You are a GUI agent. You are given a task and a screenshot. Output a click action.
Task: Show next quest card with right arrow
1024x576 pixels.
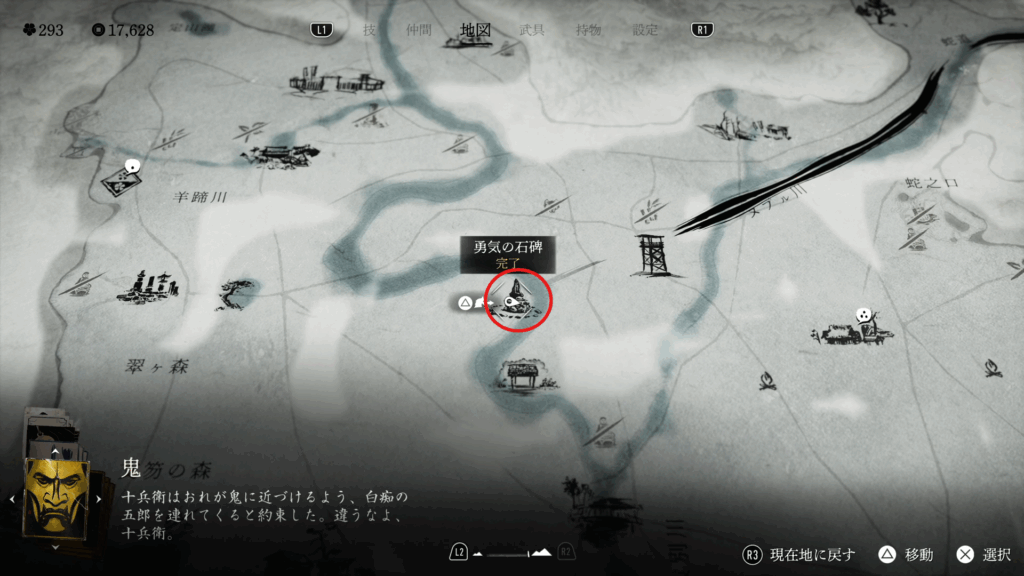tap(99, 497)
